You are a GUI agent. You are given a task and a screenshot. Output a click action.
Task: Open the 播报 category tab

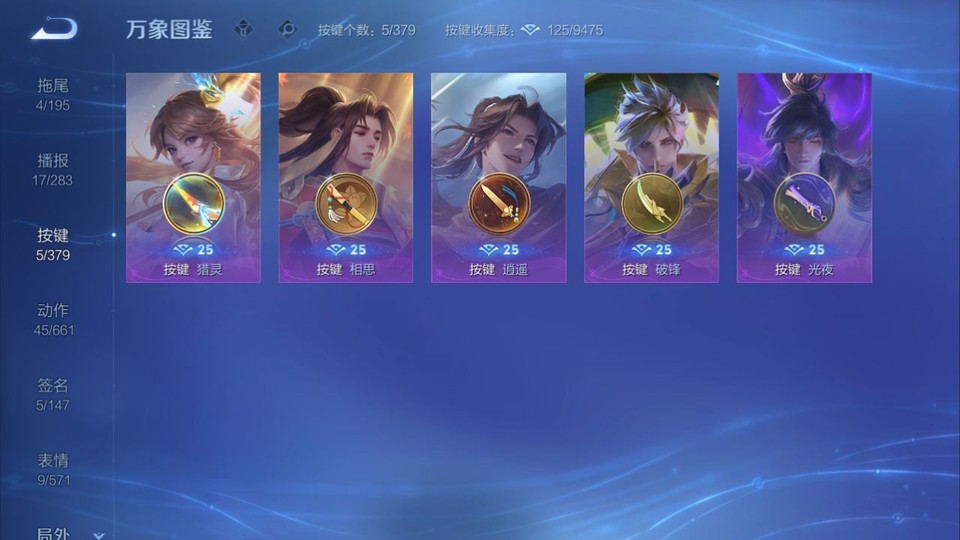click(x=53, y=168)
